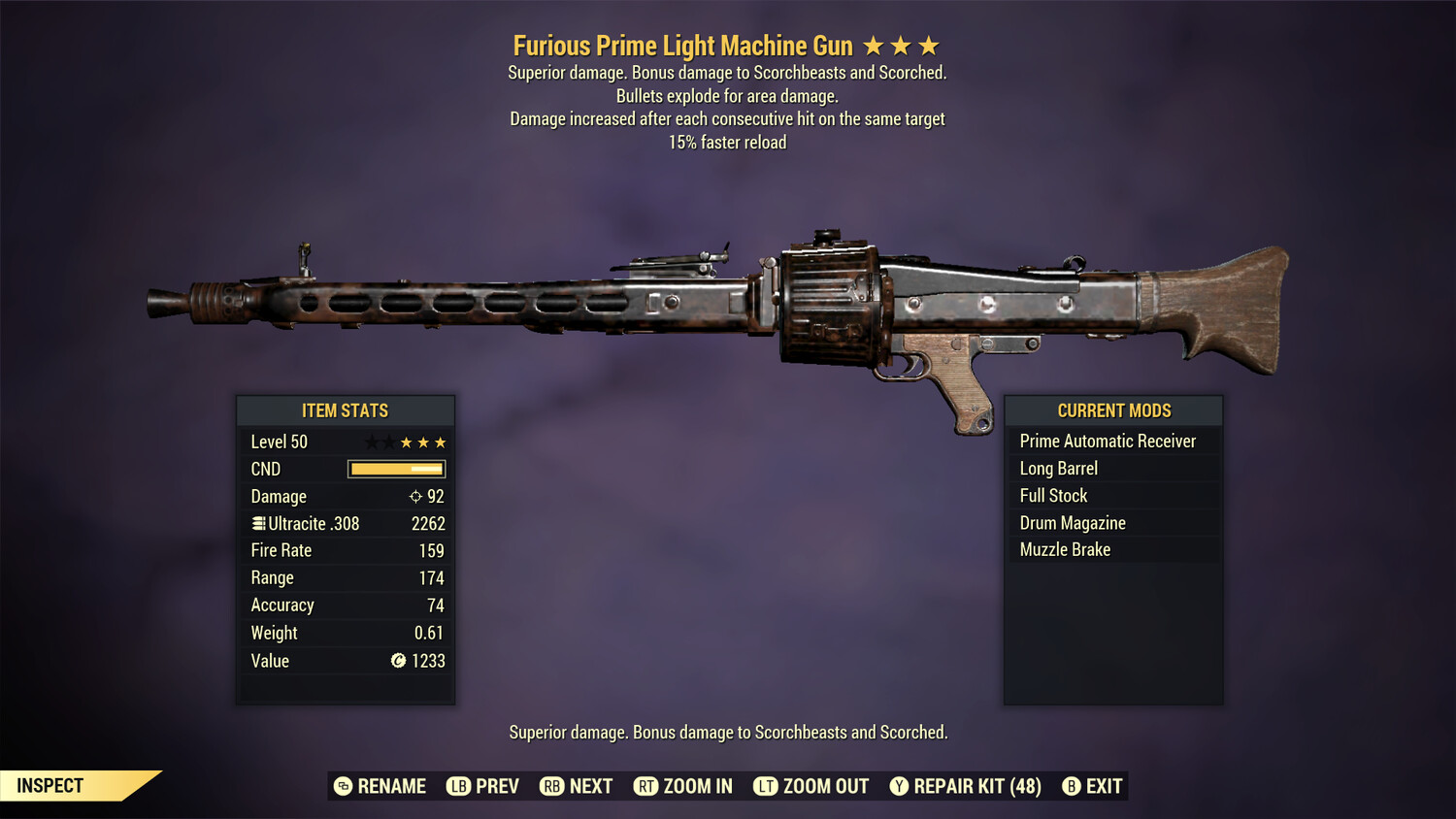
Task: Click the LT button icon for Zoom Out
Action: (765, 786)
